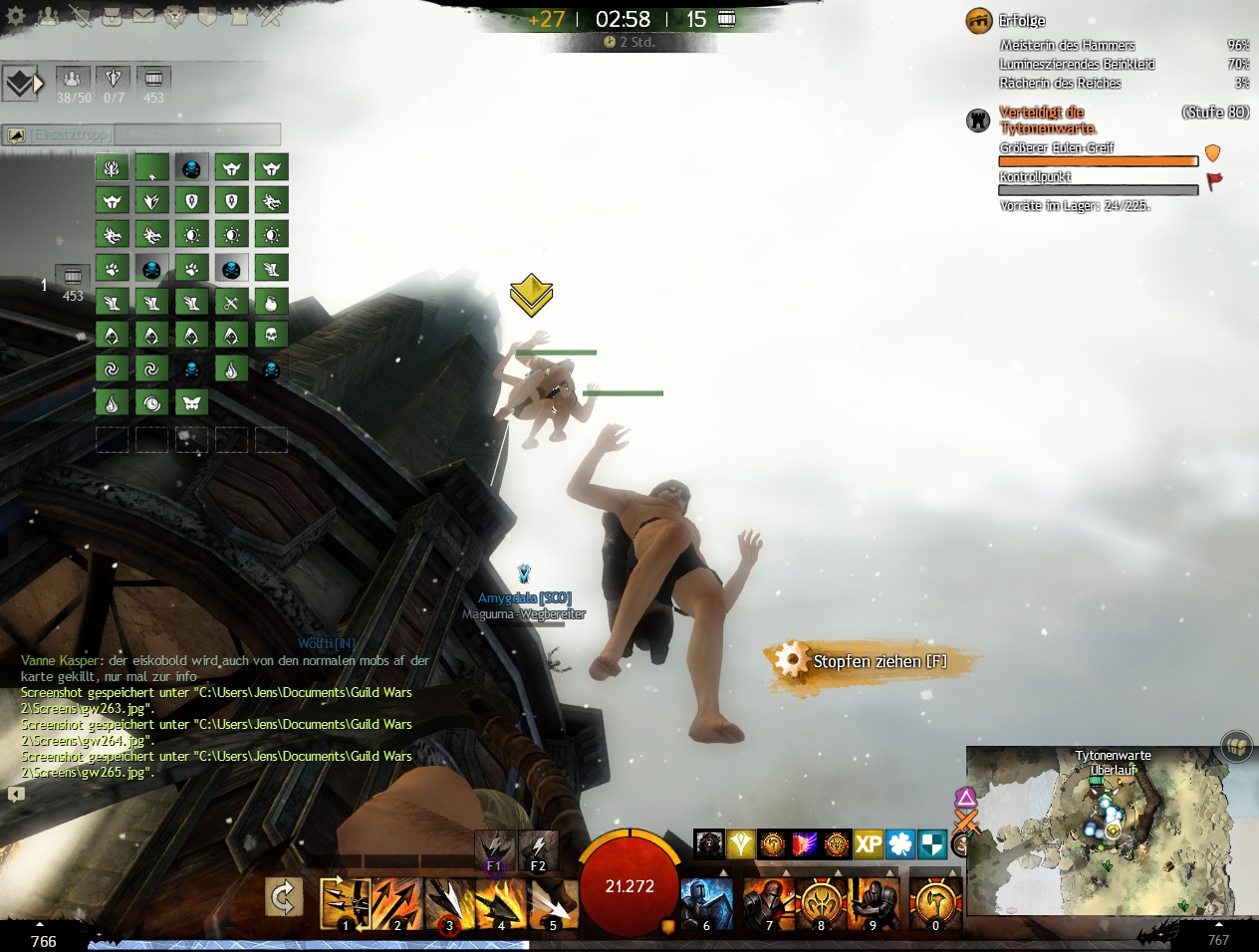Open the PvP crossed swords icon
The height and width of the screenshot is (952, 1259).
pos(271,16)
